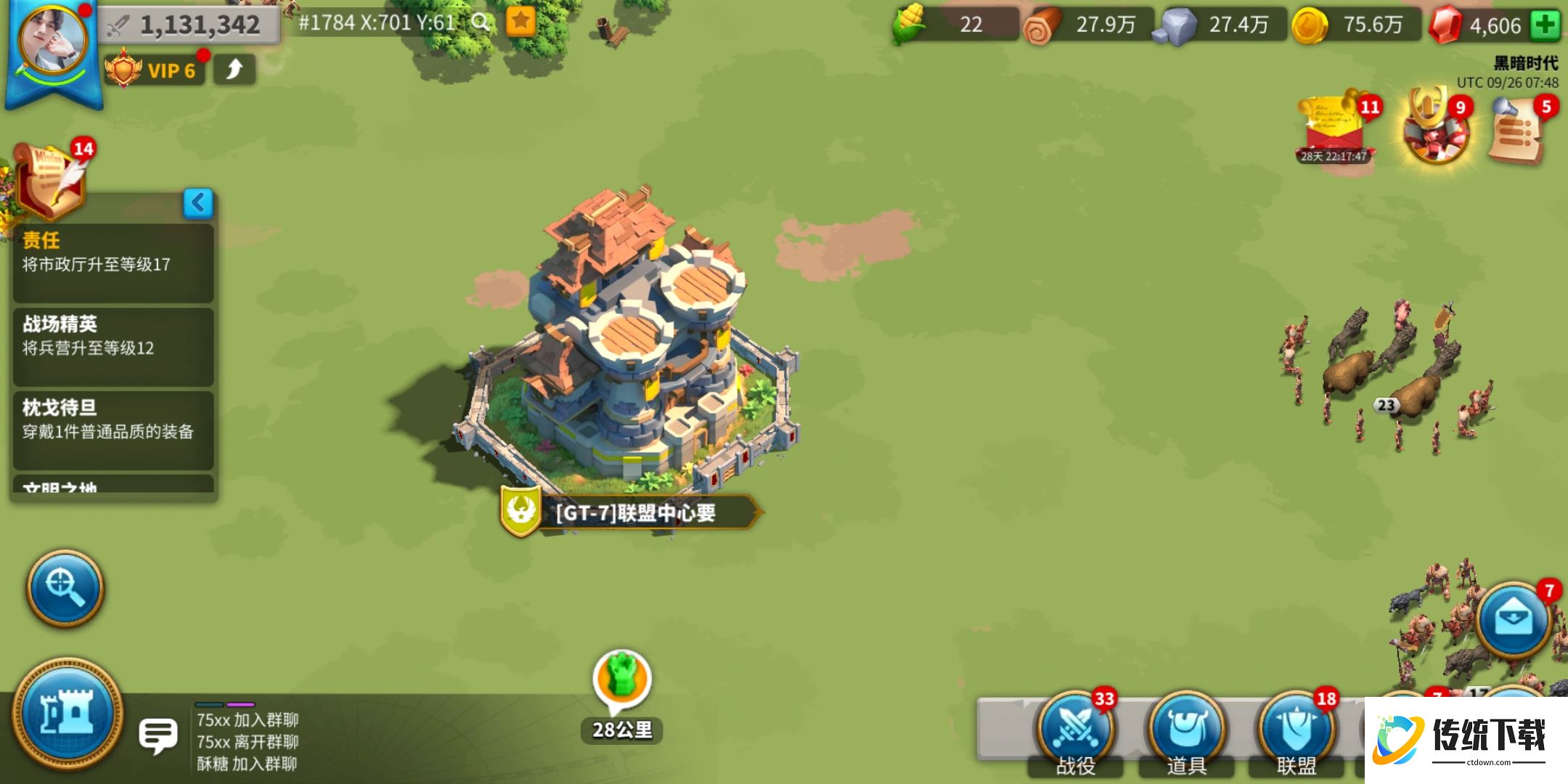Viewport: 1568px width, 784px height.
Task: Open the VIP 6 panel
Action: click(x=154, y=70)
